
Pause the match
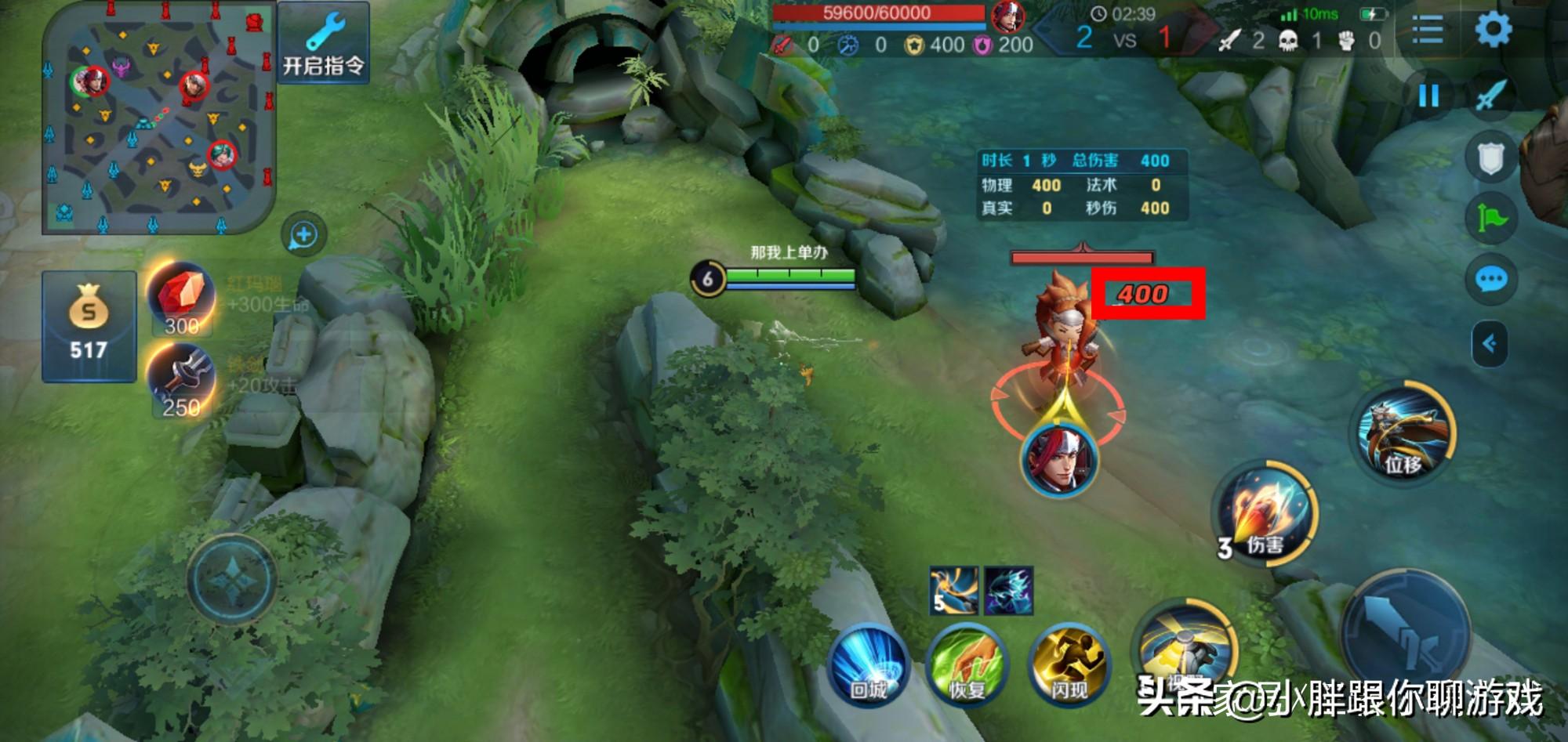pos(1428,96)
